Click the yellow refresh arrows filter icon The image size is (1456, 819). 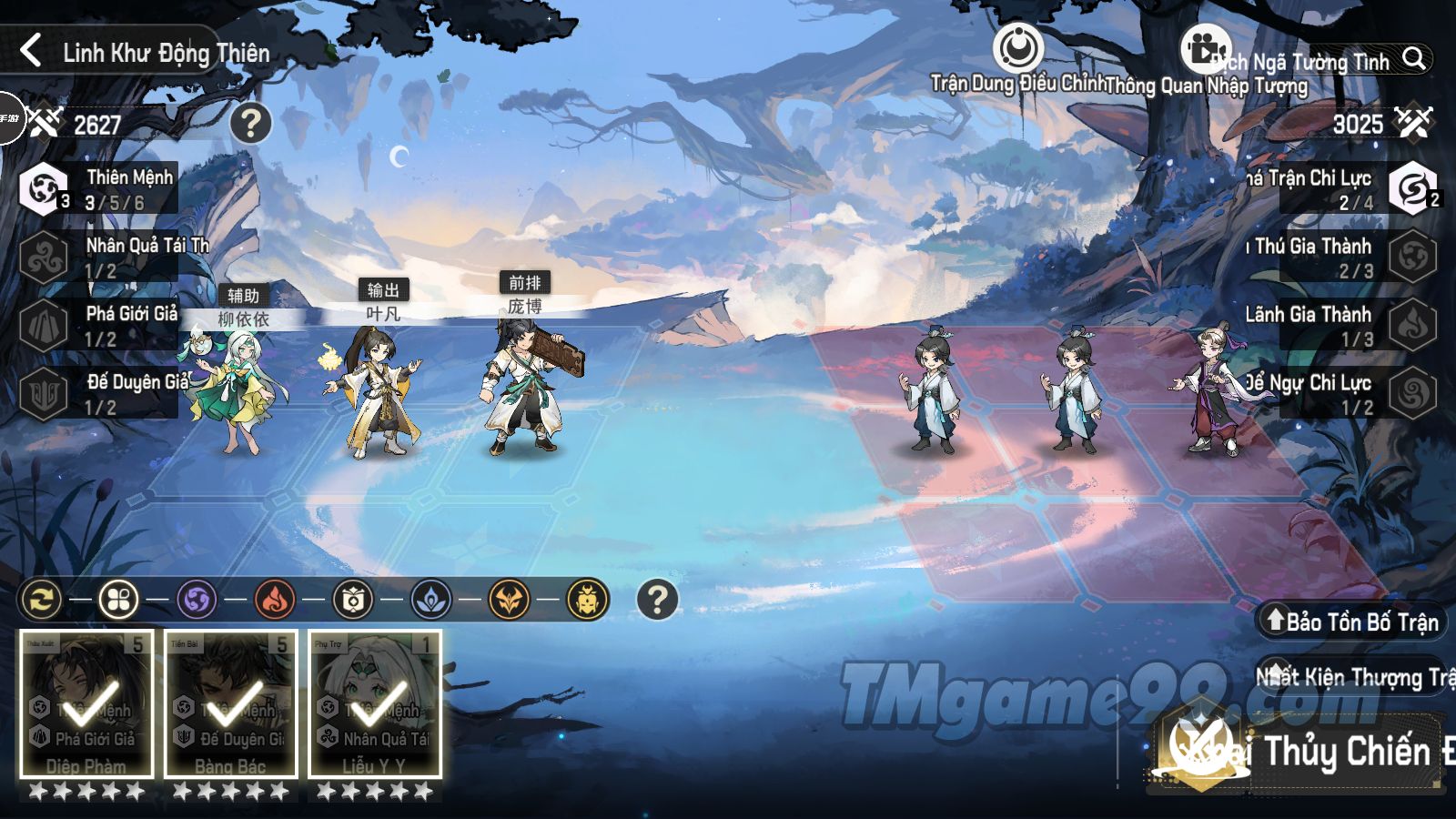(41, 600)
